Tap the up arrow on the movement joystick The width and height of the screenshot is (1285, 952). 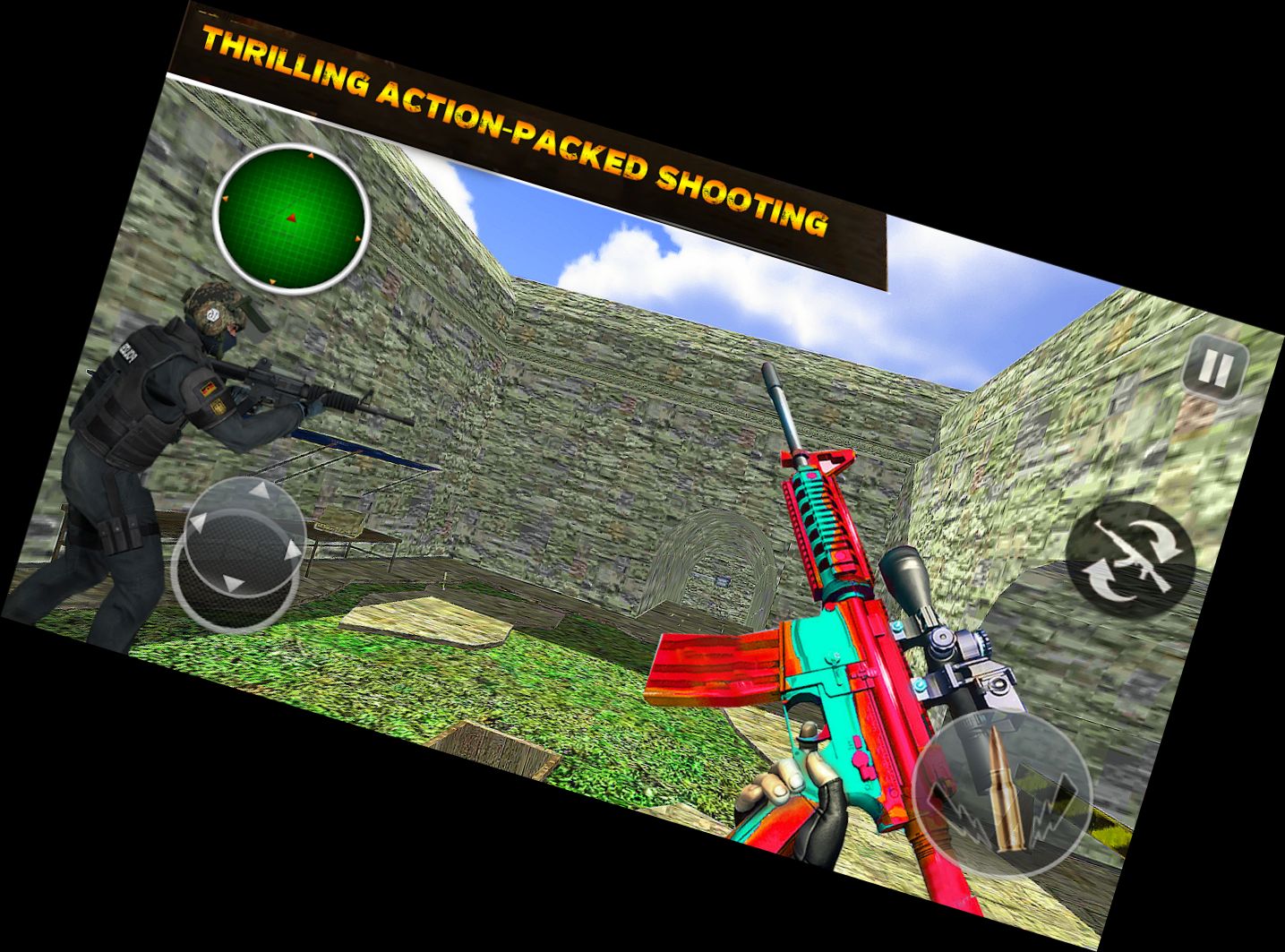tap(260, 491)
